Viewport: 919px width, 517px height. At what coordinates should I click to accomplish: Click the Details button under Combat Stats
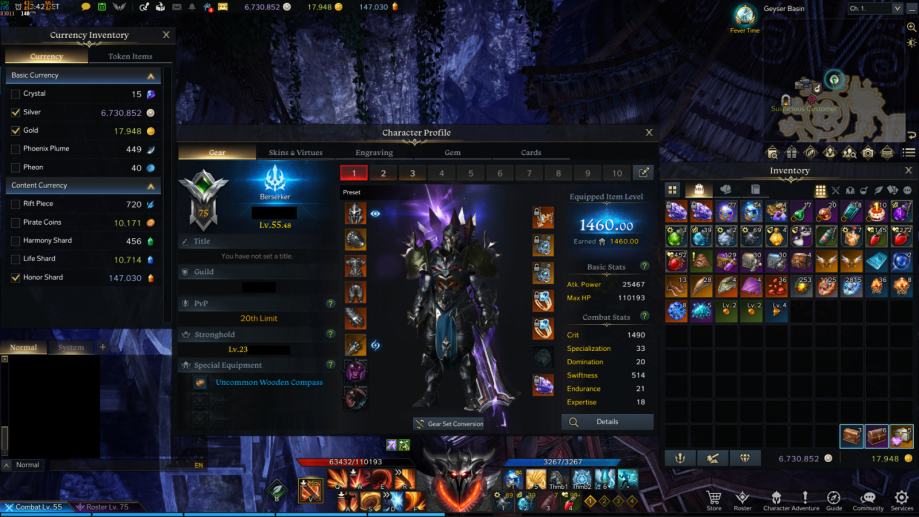click(x=607, y=422)
